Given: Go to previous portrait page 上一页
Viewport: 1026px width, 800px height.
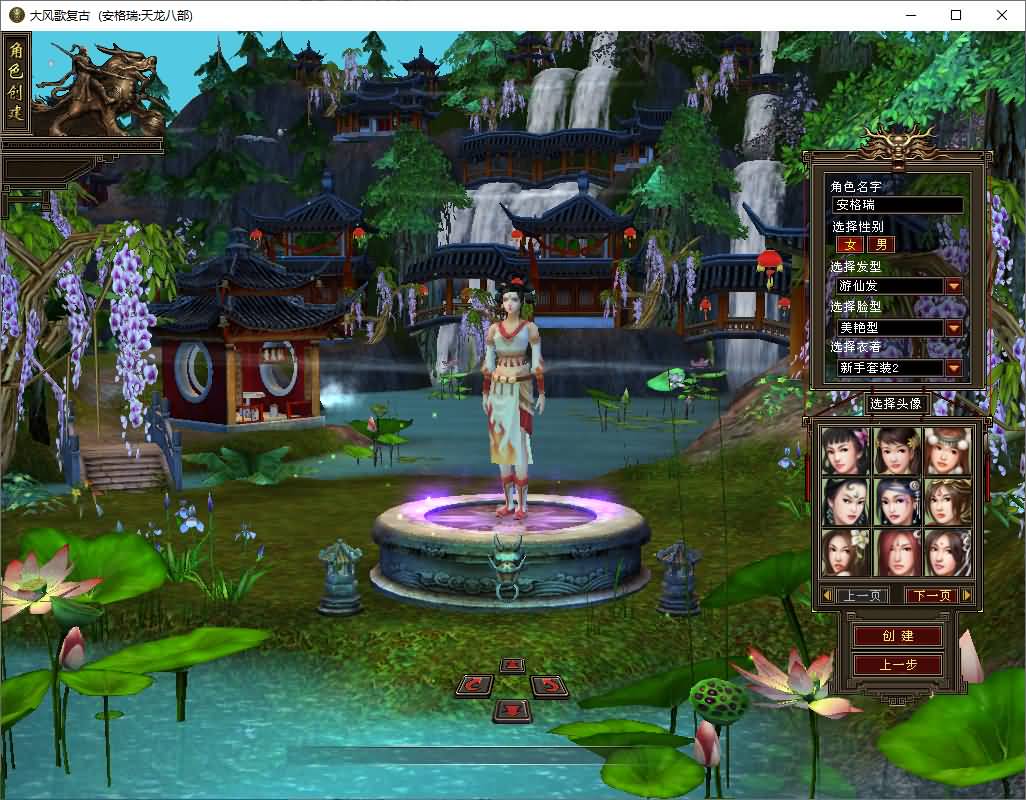Looking at the screenshot, I should [861, 595].
